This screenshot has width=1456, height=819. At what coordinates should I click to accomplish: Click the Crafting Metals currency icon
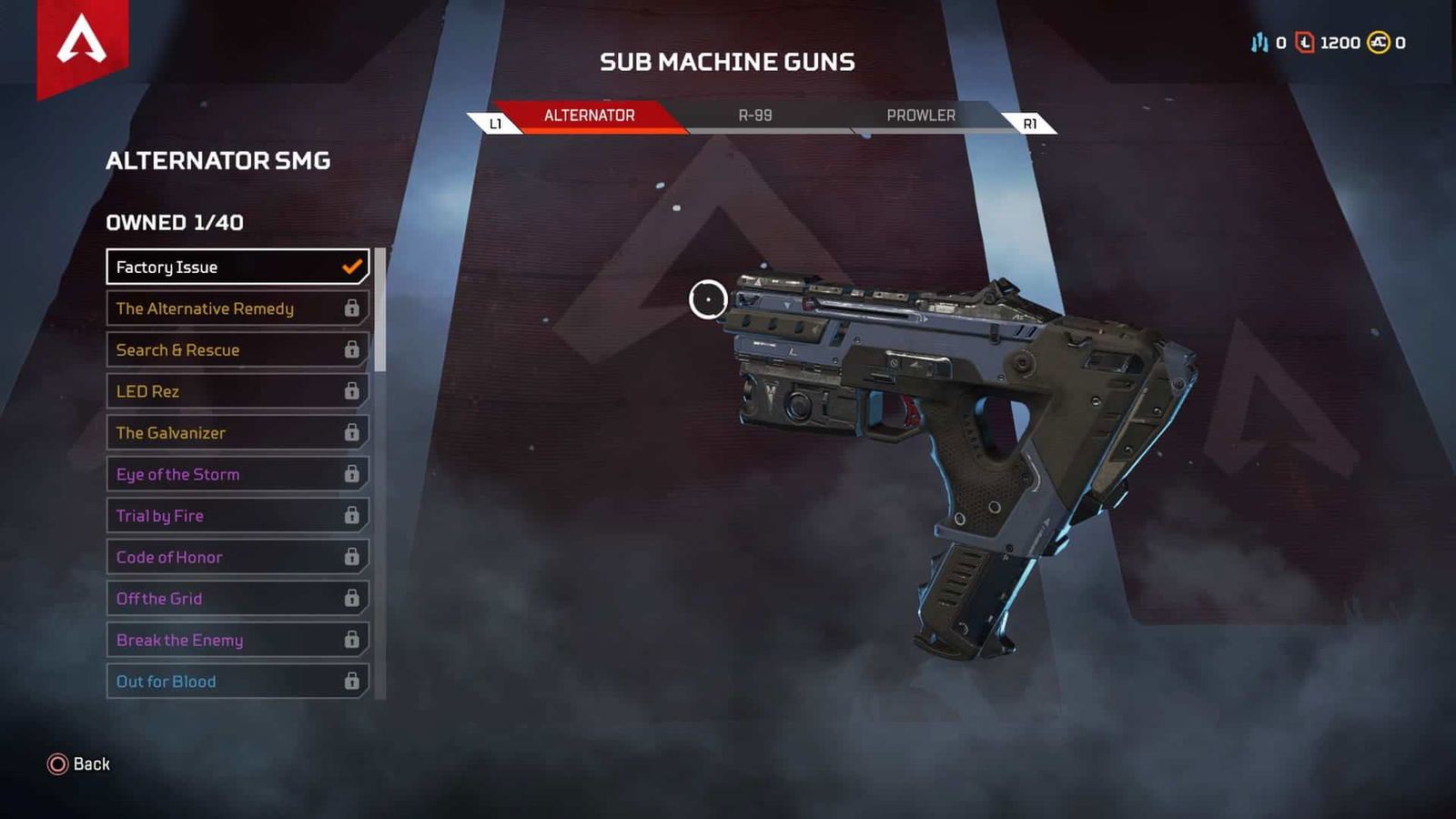pyautogui.click(x=1259, y=42)
